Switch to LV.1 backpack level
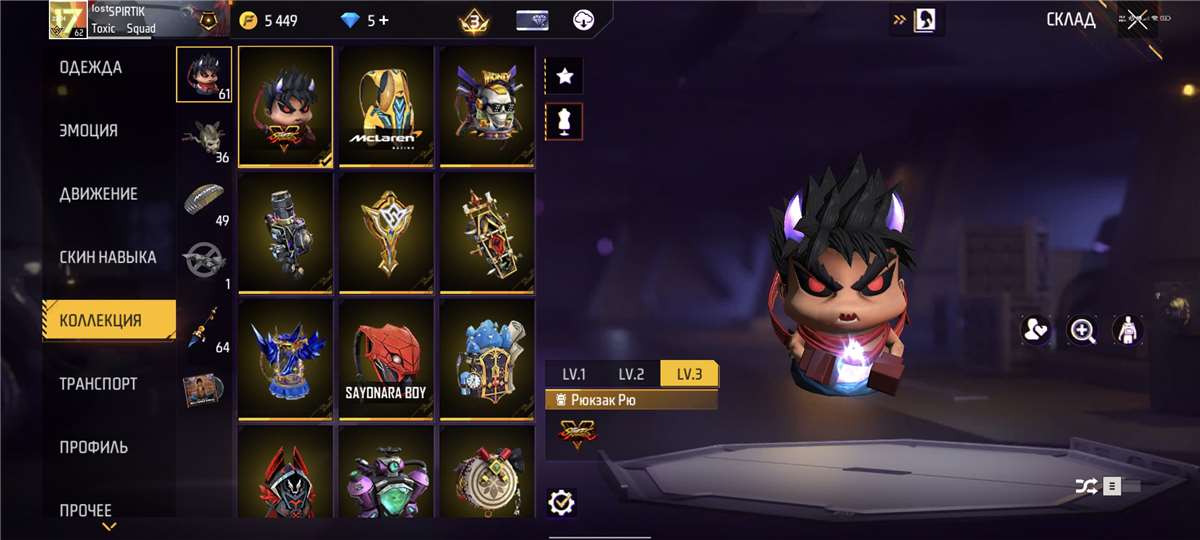Image resolution: width=1200 pixels, height=540 pixels. click(574, 375)
